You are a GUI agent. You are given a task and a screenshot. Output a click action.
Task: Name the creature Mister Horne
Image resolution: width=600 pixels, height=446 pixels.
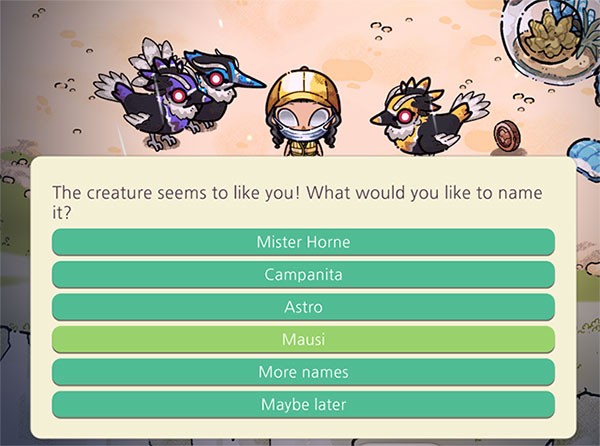tap(303, 242)
